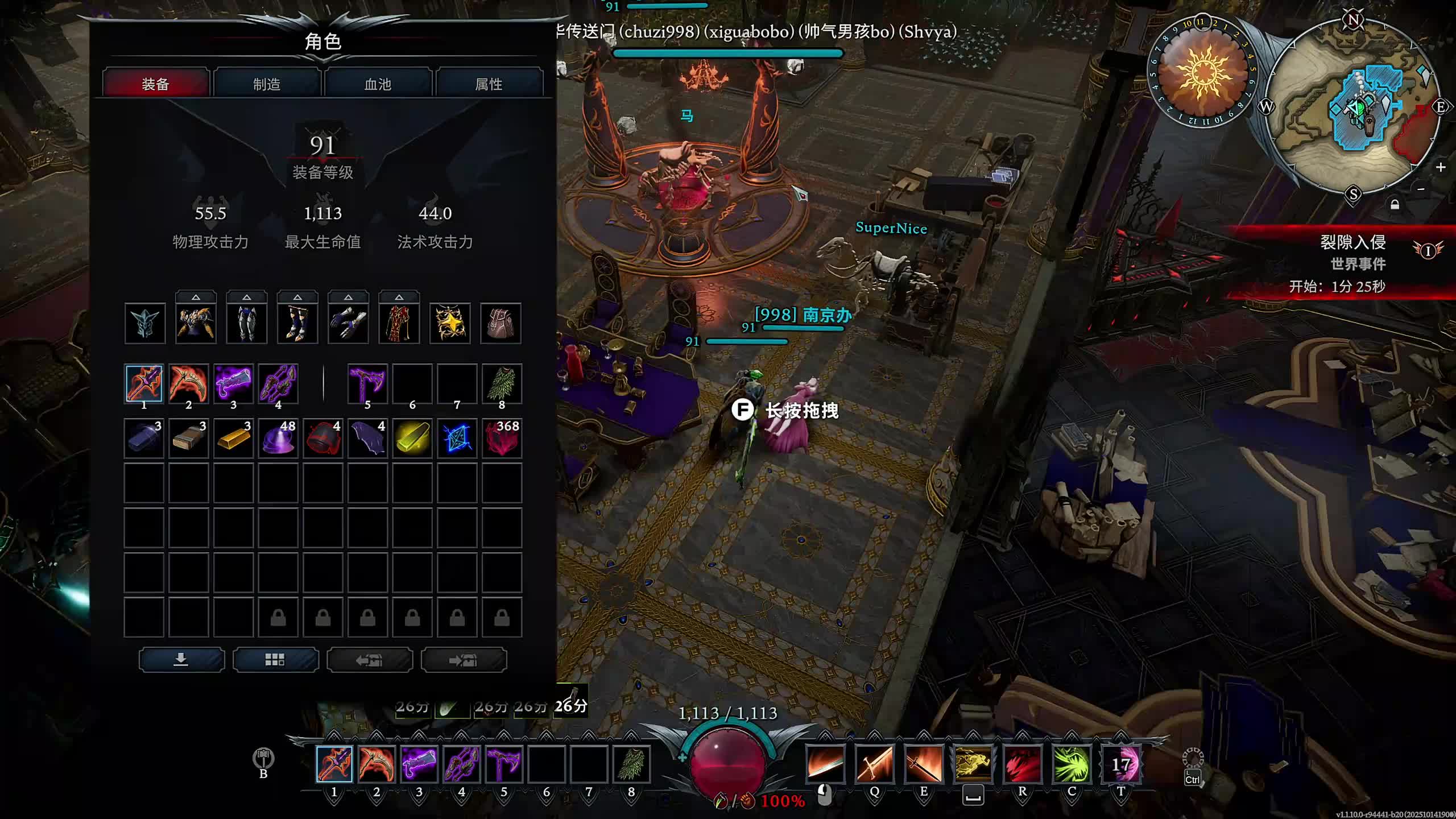Zoom in the minimap with plus

(x=1440, y=167)
